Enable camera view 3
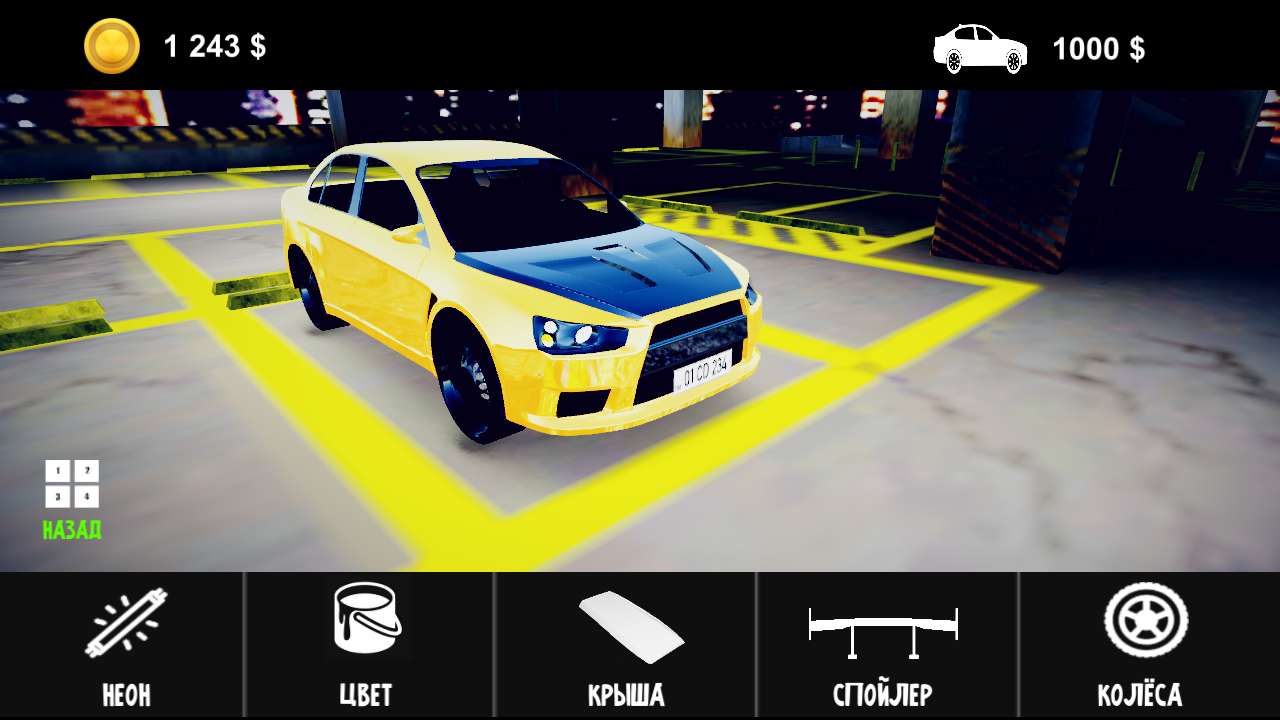This screenshot has height=720, width=1280. click(58, 496)
